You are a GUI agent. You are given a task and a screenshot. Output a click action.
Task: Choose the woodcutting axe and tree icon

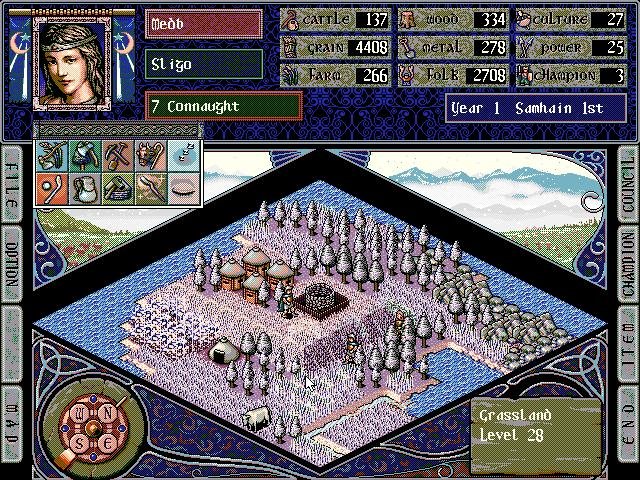click(84, 156)
